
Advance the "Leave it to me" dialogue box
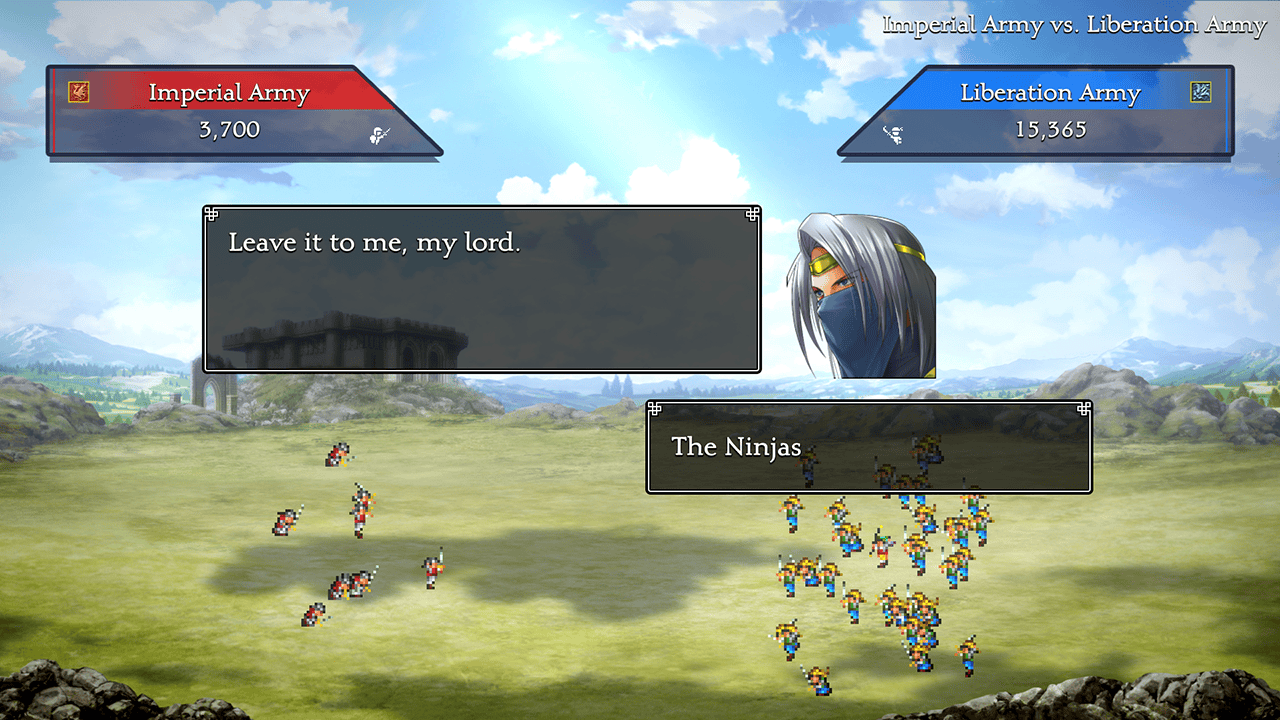(481, 289)
